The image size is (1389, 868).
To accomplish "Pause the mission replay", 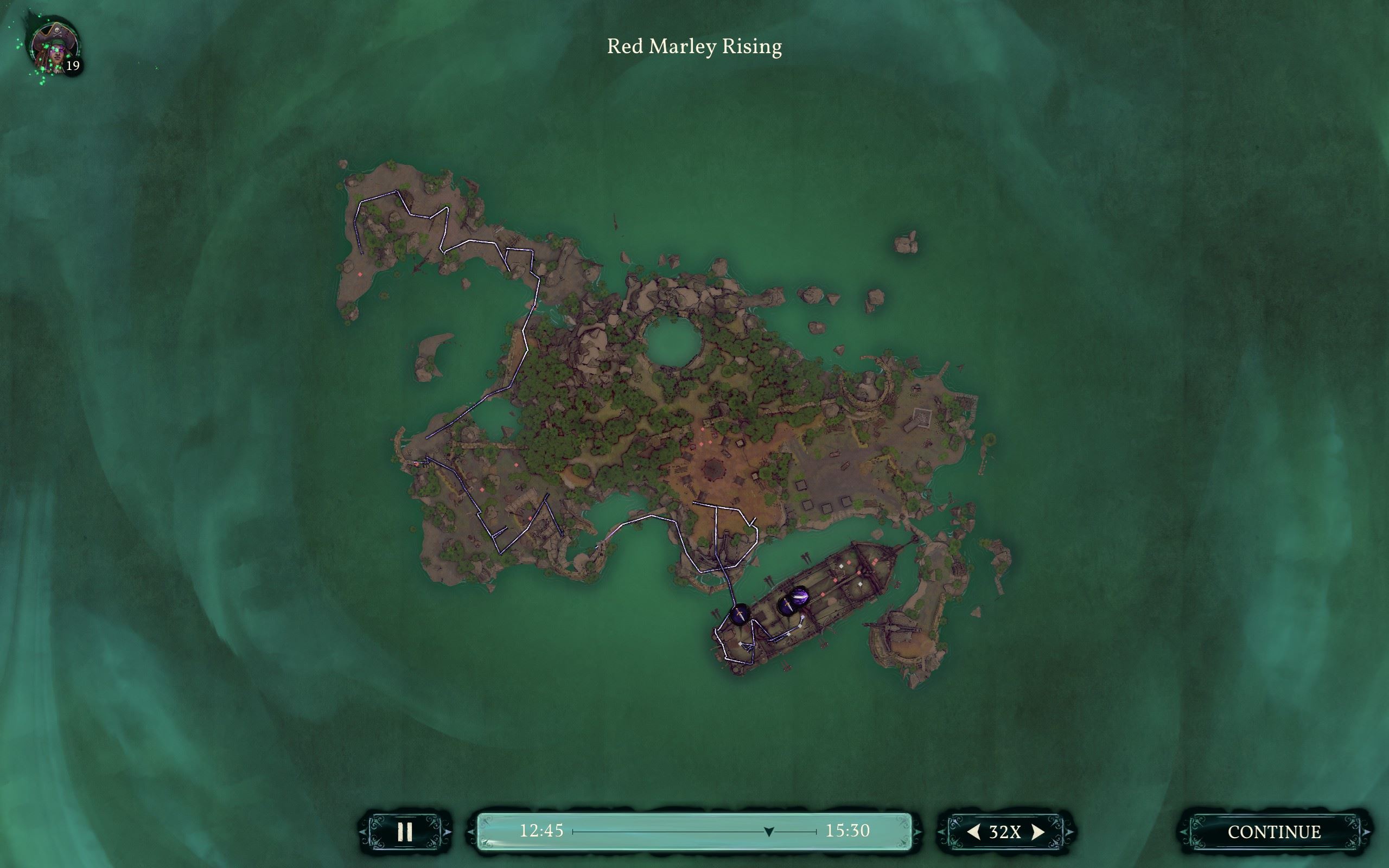I will tap(405, 831).
